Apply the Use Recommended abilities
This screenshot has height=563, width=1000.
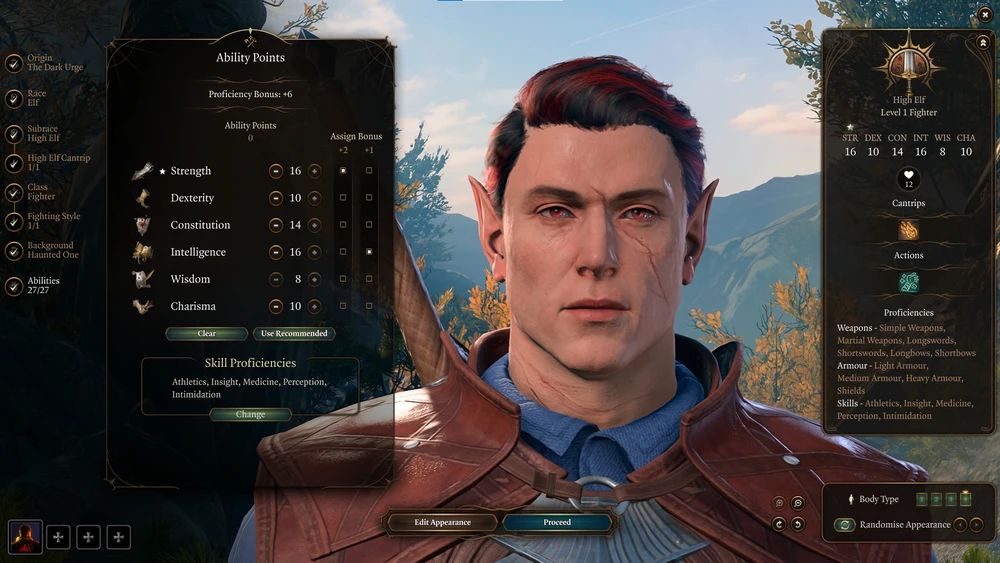[294, 333]
